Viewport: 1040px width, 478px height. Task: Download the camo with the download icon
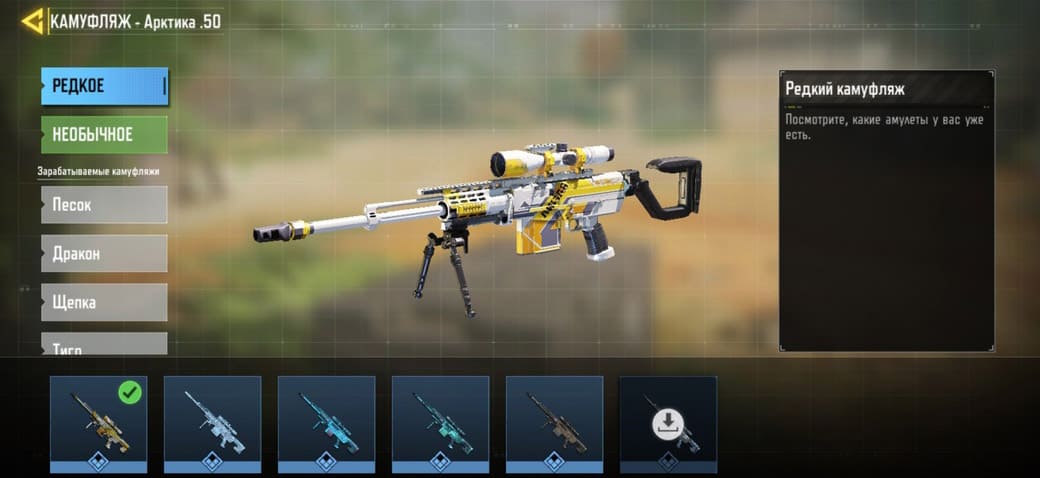[x=668, y=422]
